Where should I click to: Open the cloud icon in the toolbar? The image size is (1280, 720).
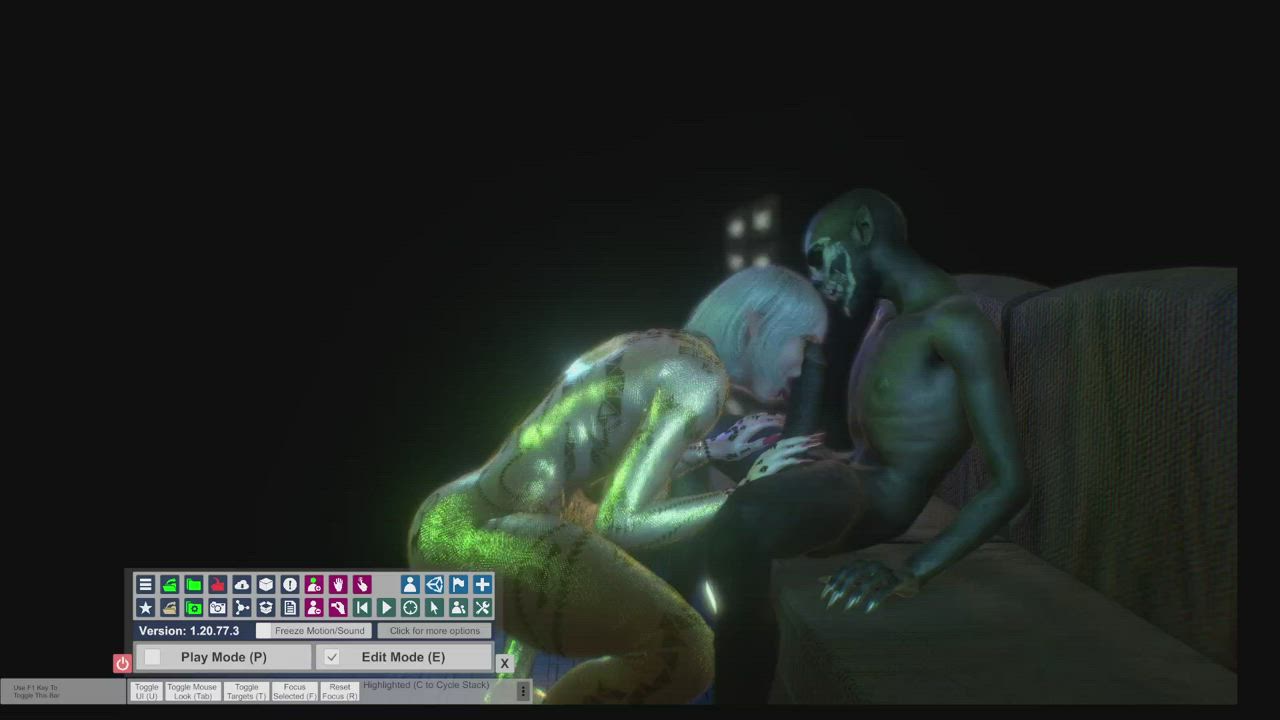coord(242,584)
